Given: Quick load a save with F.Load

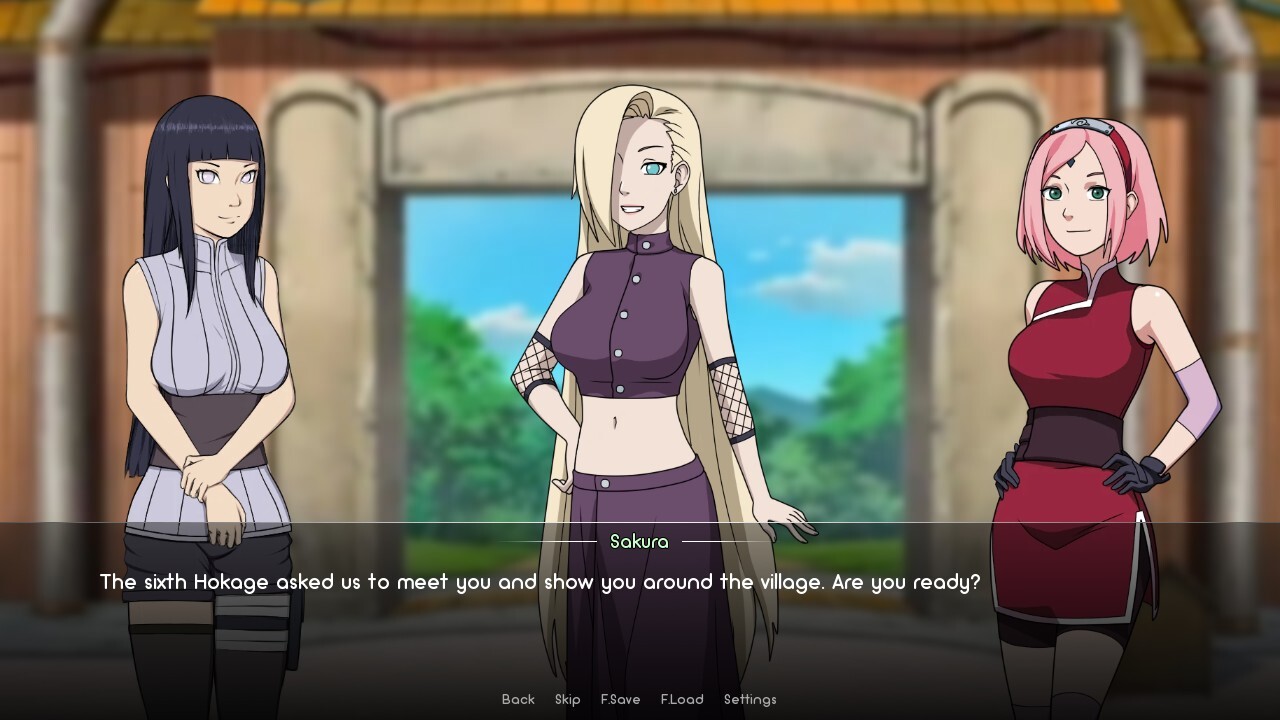Looking at the screenshot, I should (682, 699).
